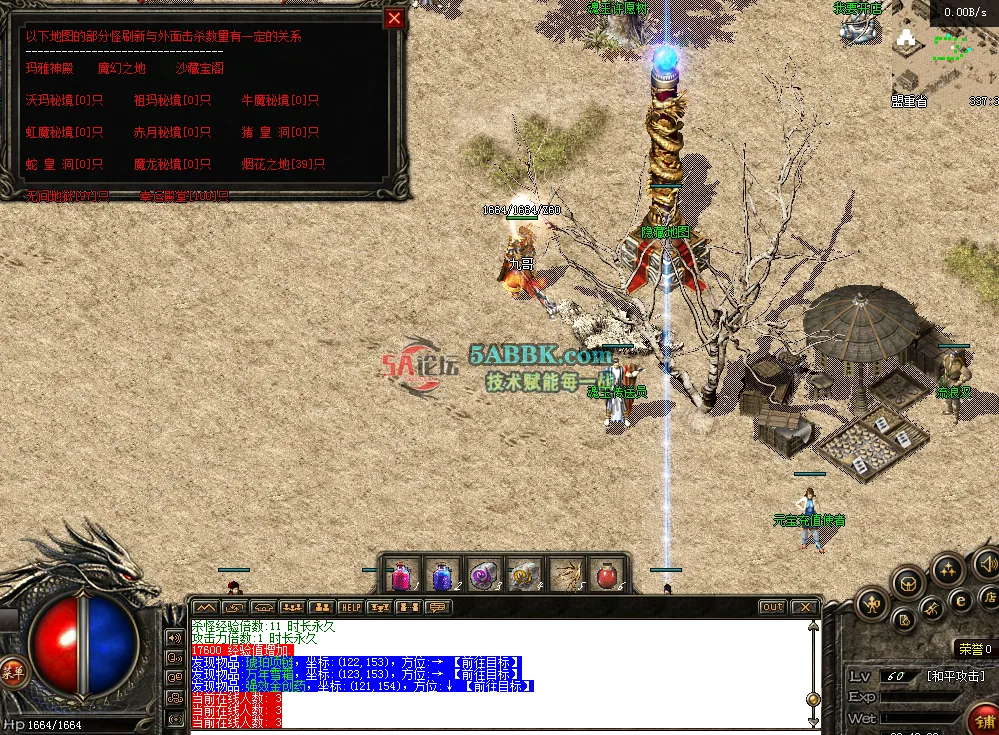The height and width of the screenshot is (735, 999).
Task: Pick the 牛魔秘境 map entry
Action: pos(280,101)
